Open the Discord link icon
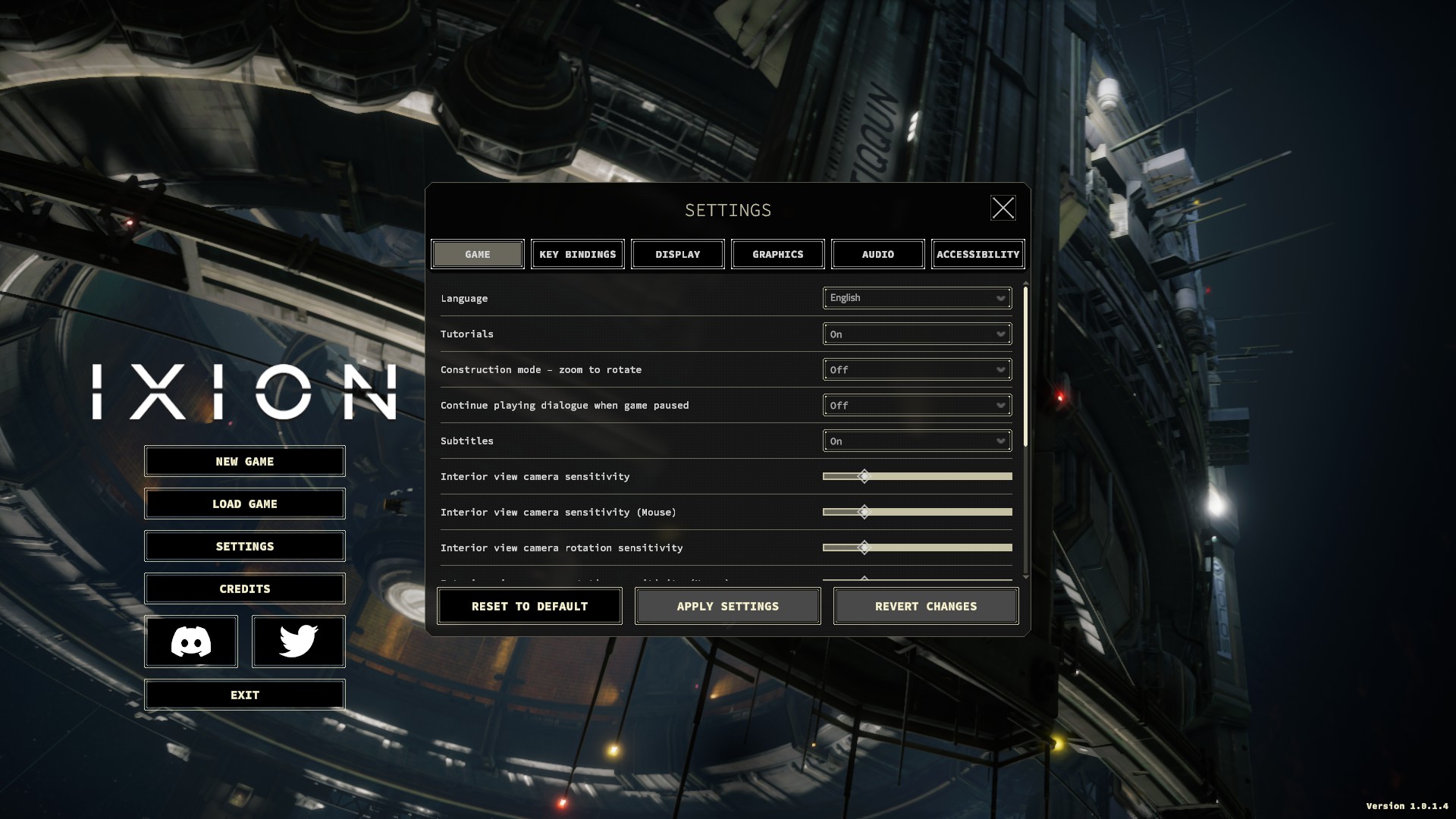The height and width of the screenshot is (819, 1456). pos(191,642)
